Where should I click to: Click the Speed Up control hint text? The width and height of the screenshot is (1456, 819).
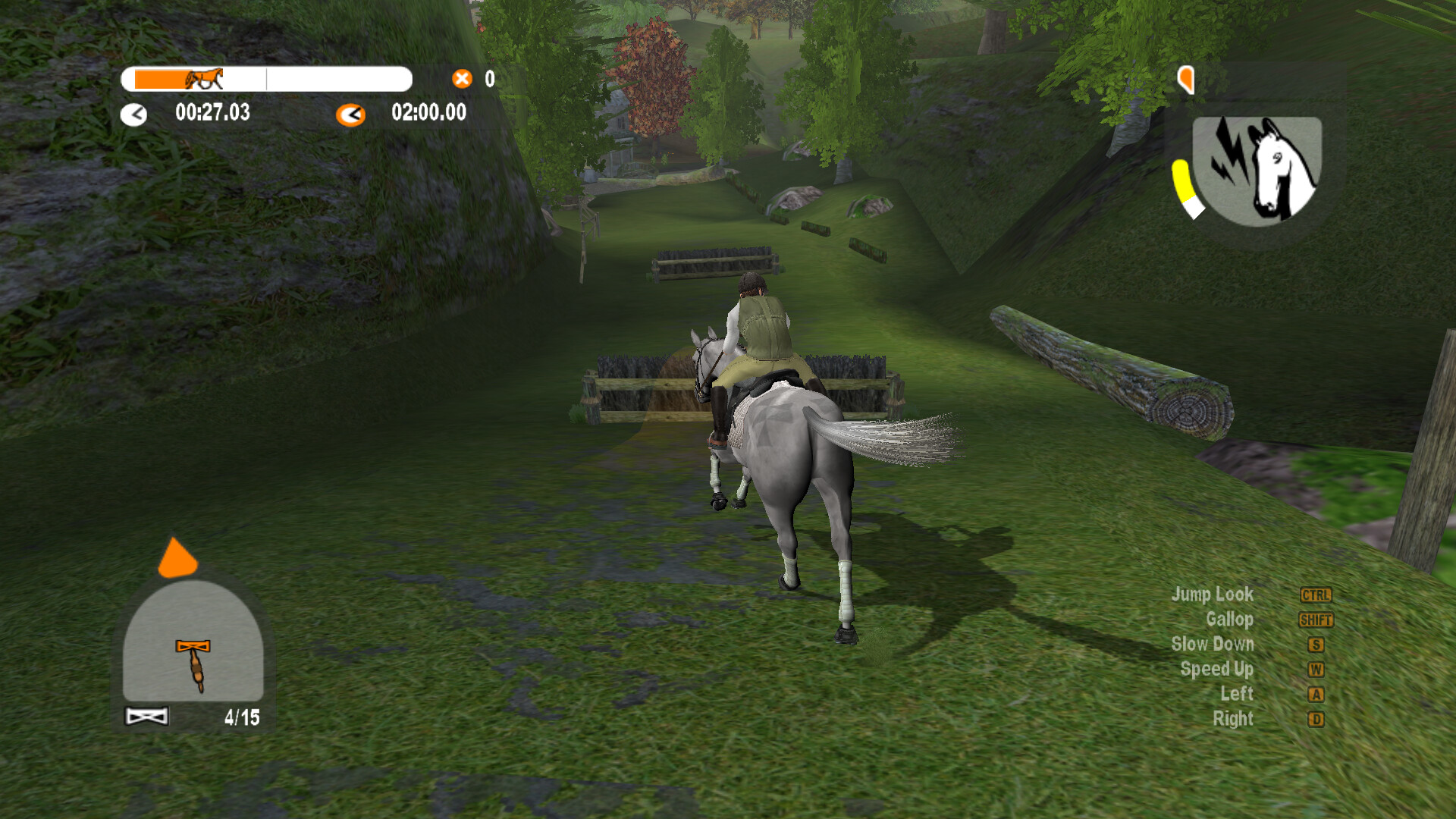(x=1216, y=670)
